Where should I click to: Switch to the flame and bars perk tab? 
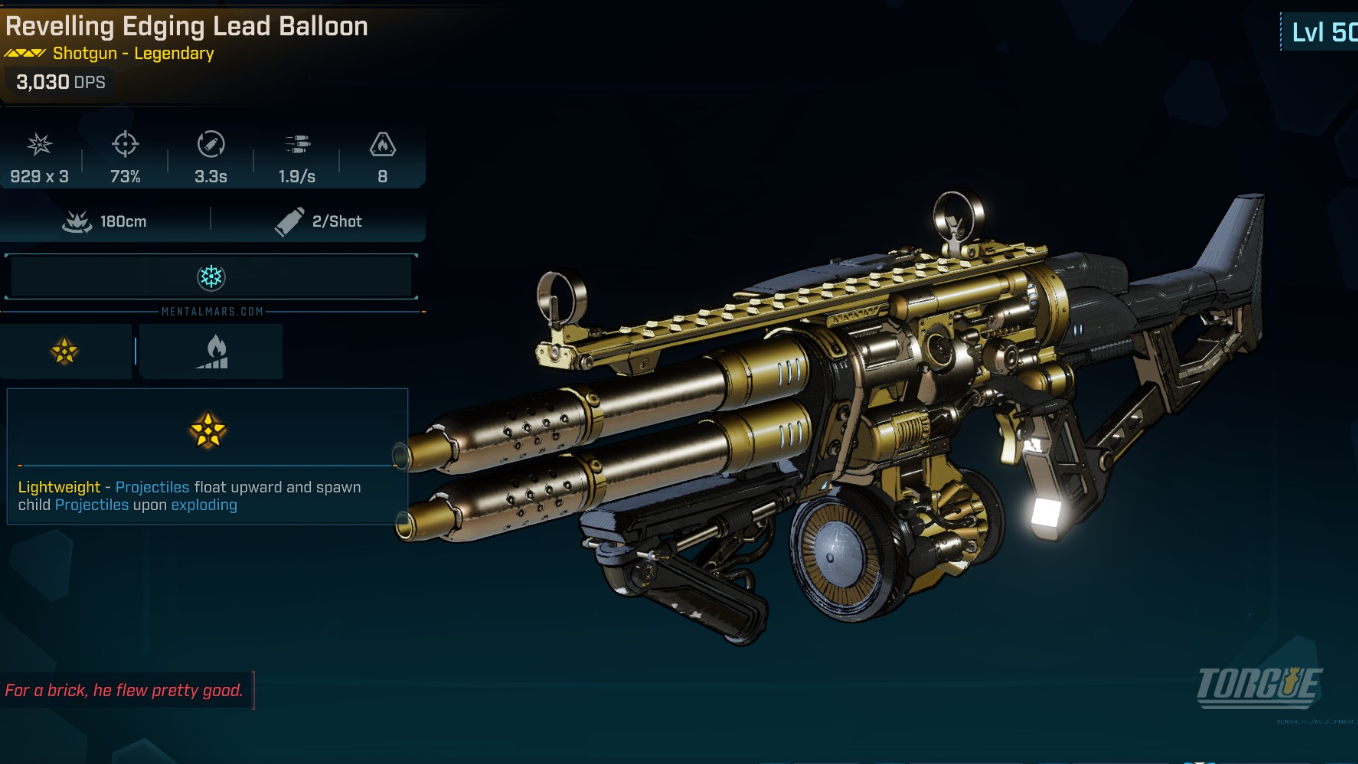pos(211,351)
